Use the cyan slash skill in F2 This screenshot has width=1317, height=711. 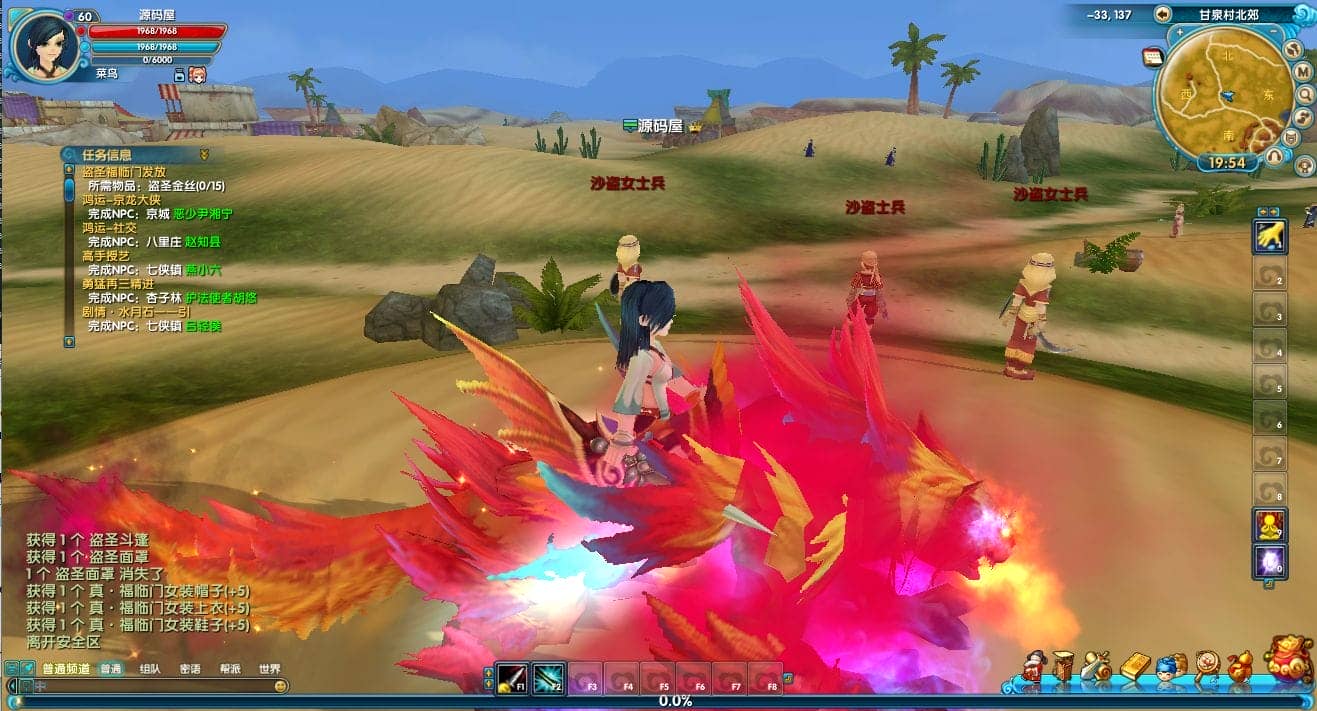point(549,678)
